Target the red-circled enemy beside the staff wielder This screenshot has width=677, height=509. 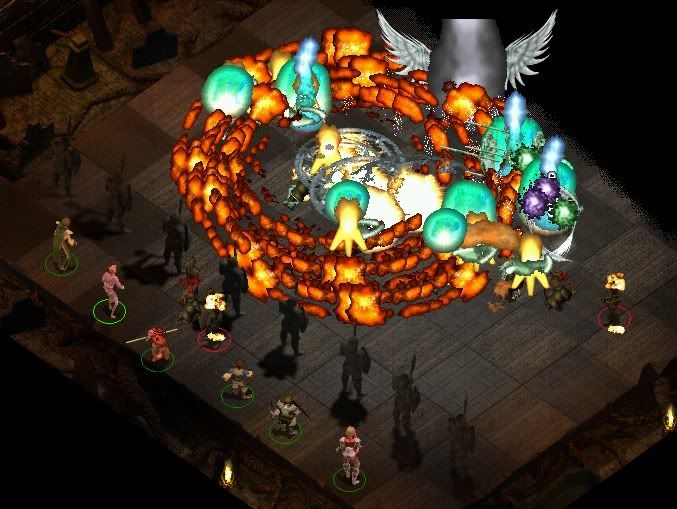coord(213,318)
